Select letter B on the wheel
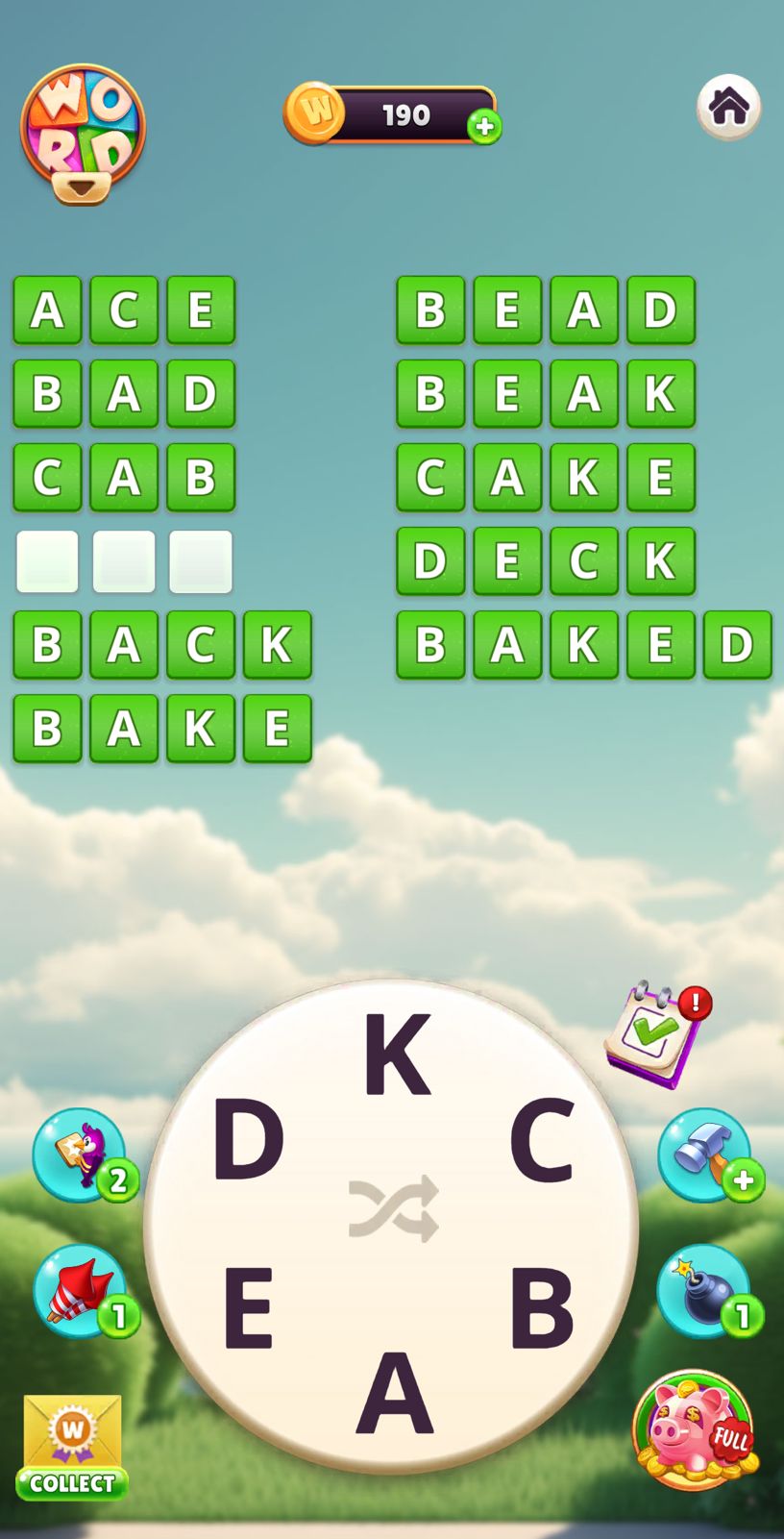This screenshot has width=784, height=1539. click(x=541, y=1308)
